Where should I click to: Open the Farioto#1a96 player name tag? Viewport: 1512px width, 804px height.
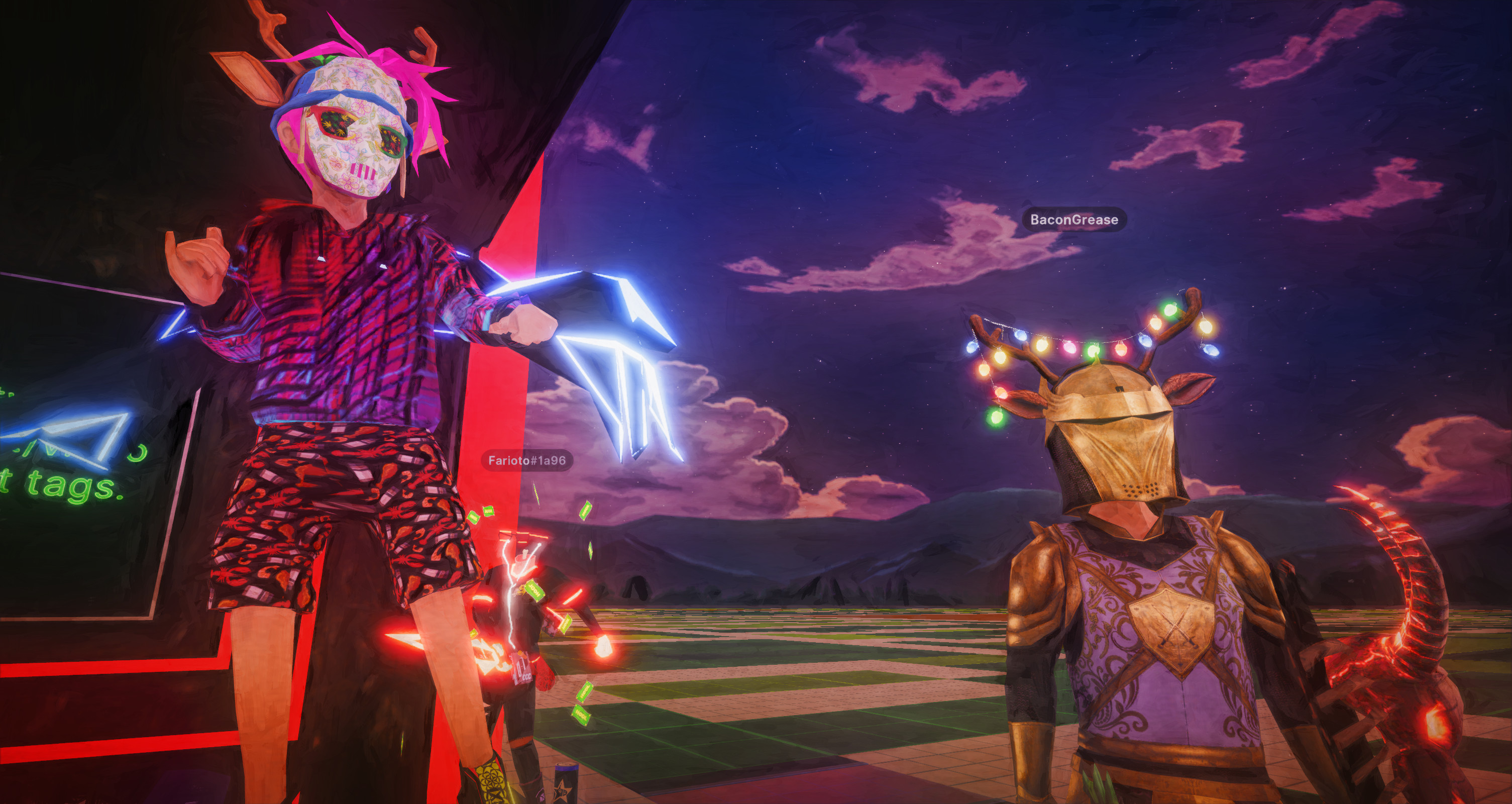[526, 460]
